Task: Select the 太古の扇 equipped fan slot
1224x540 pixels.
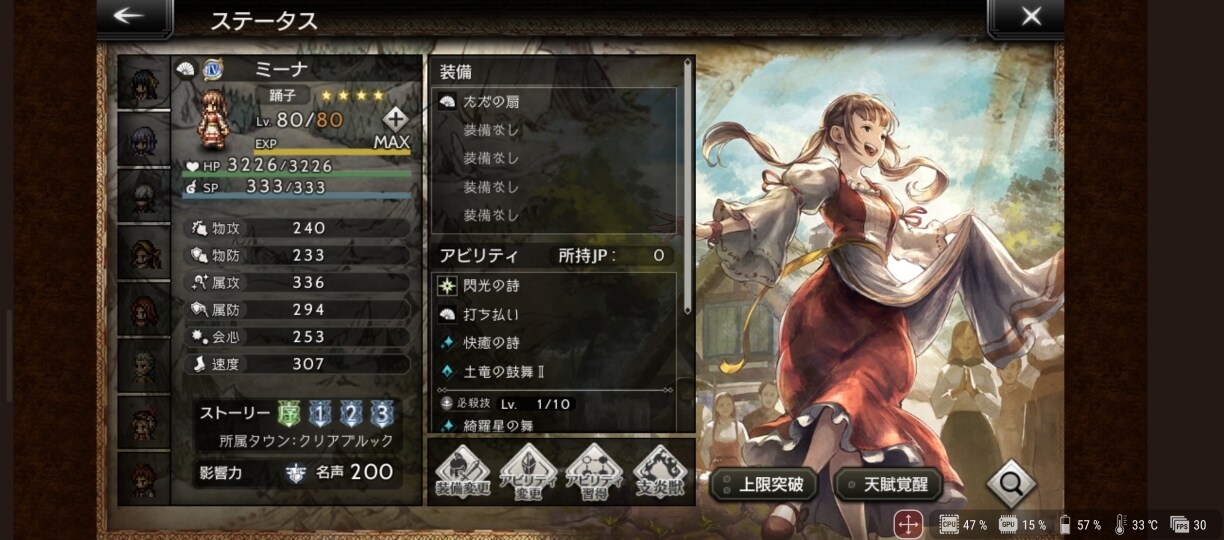Action: (553, 101)
